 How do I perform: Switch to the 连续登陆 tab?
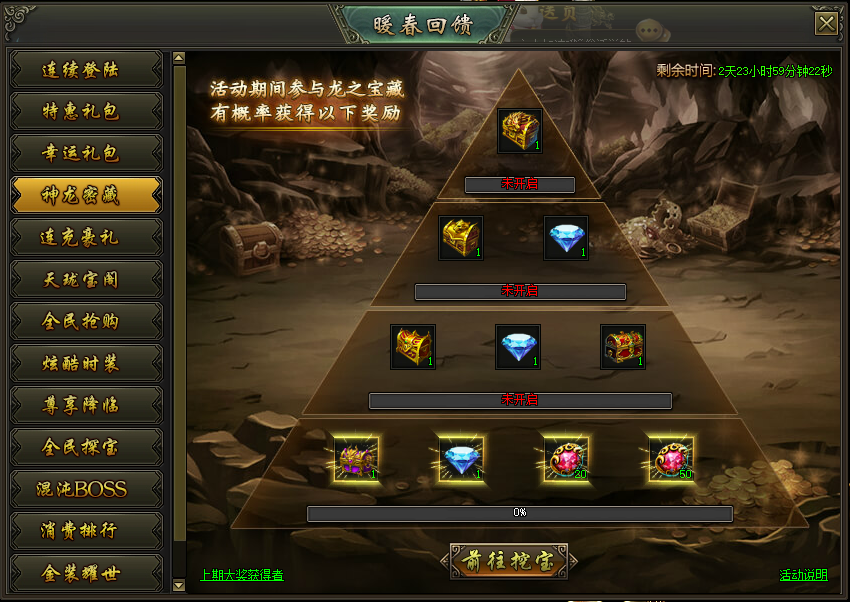point(85,70)
